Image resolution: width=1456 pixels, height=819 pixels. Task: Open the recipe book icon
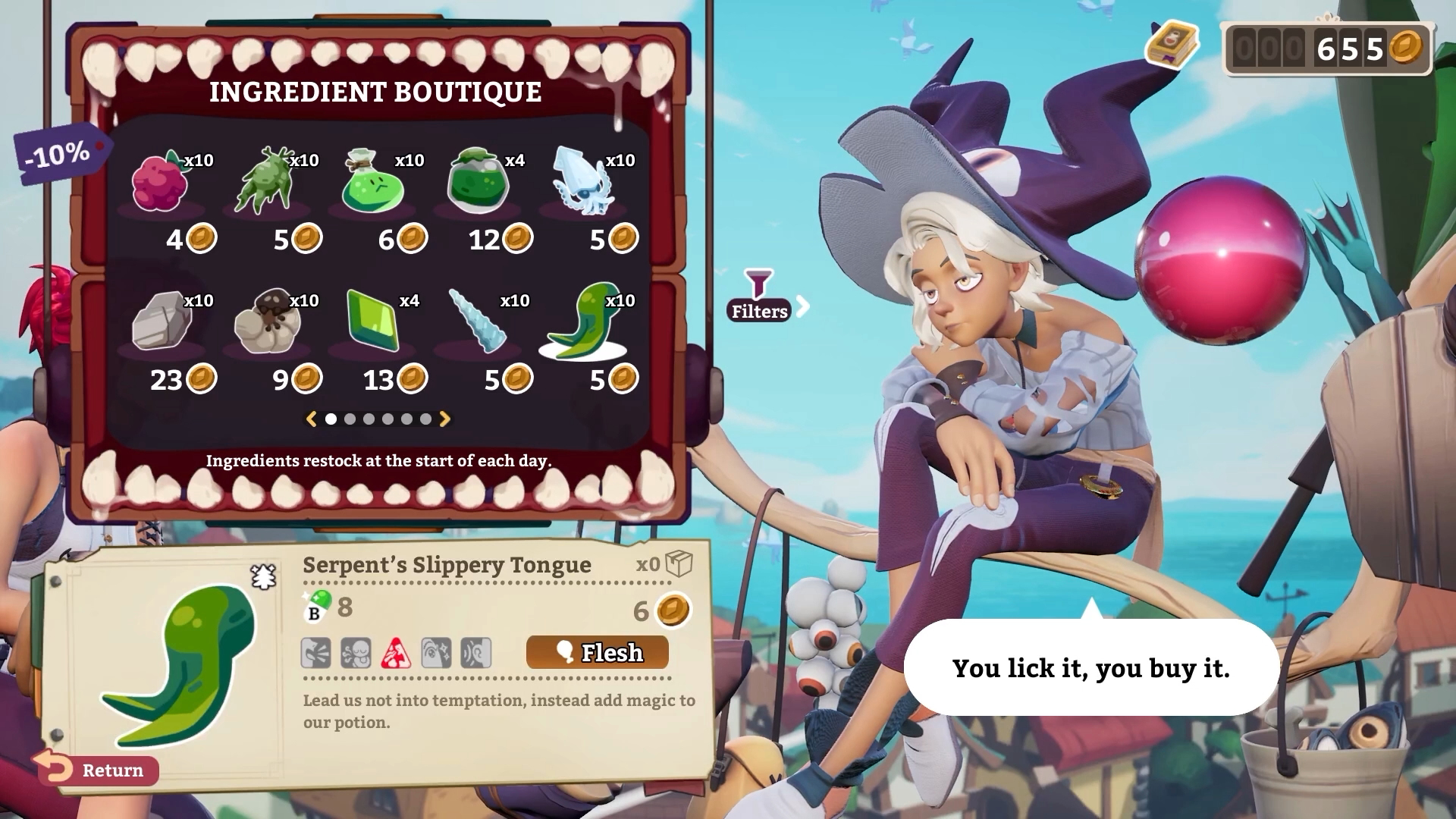click(1172, 44)
